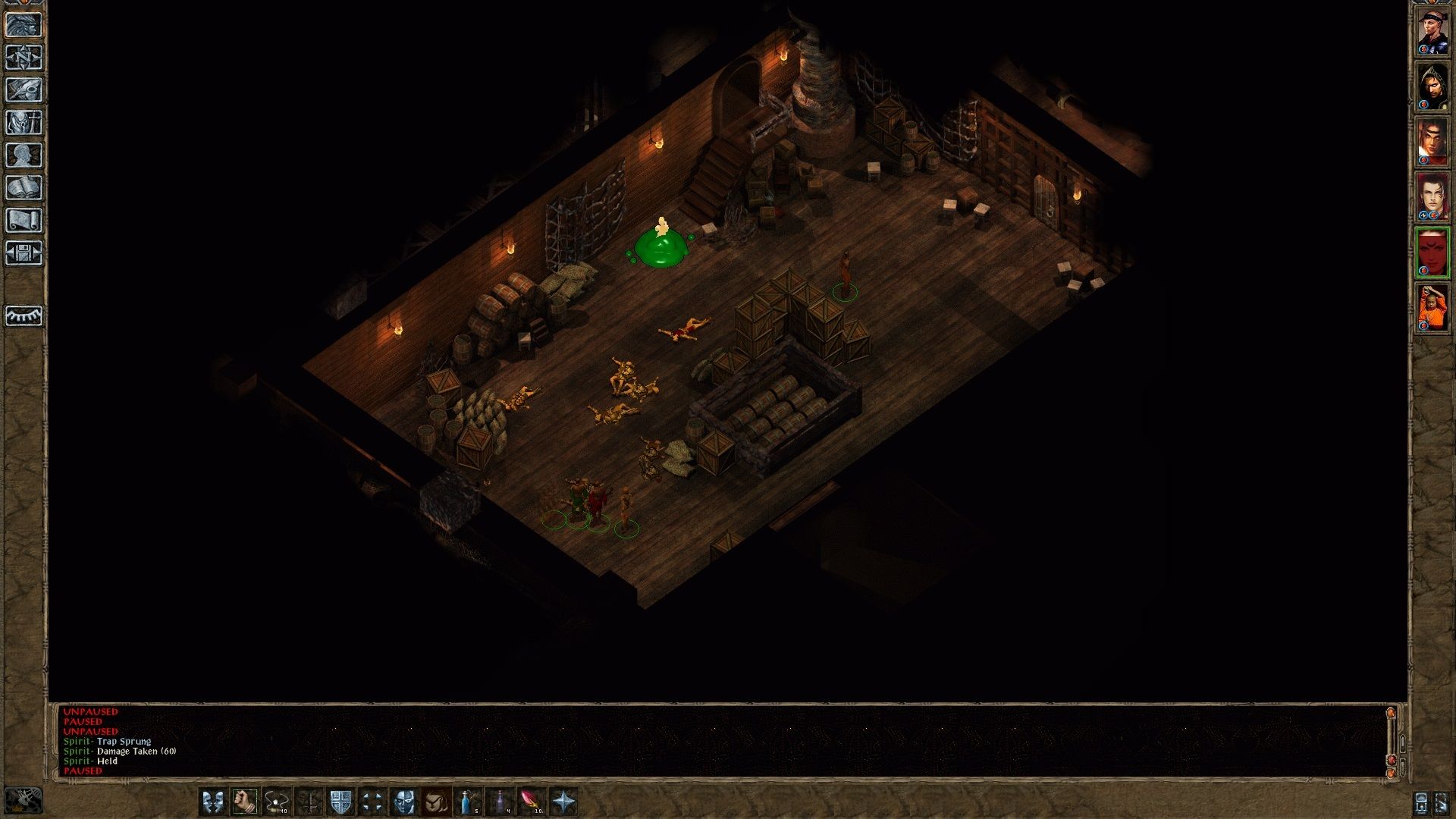Click the talk button with two faces
Screen dimensions: 1456x819
tap(213, 802)
